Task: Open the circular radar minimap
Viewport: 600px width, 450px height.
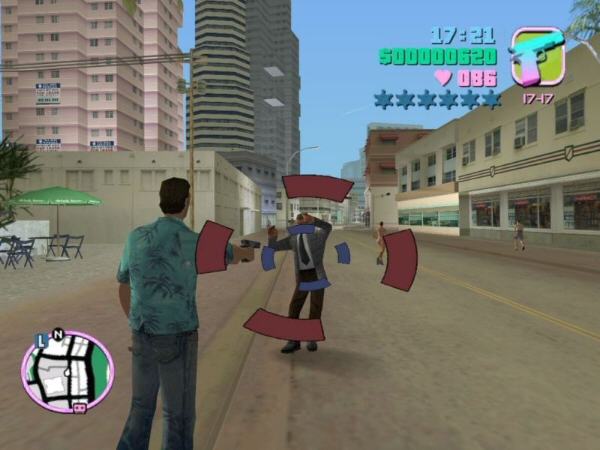Action: (67, 371)
